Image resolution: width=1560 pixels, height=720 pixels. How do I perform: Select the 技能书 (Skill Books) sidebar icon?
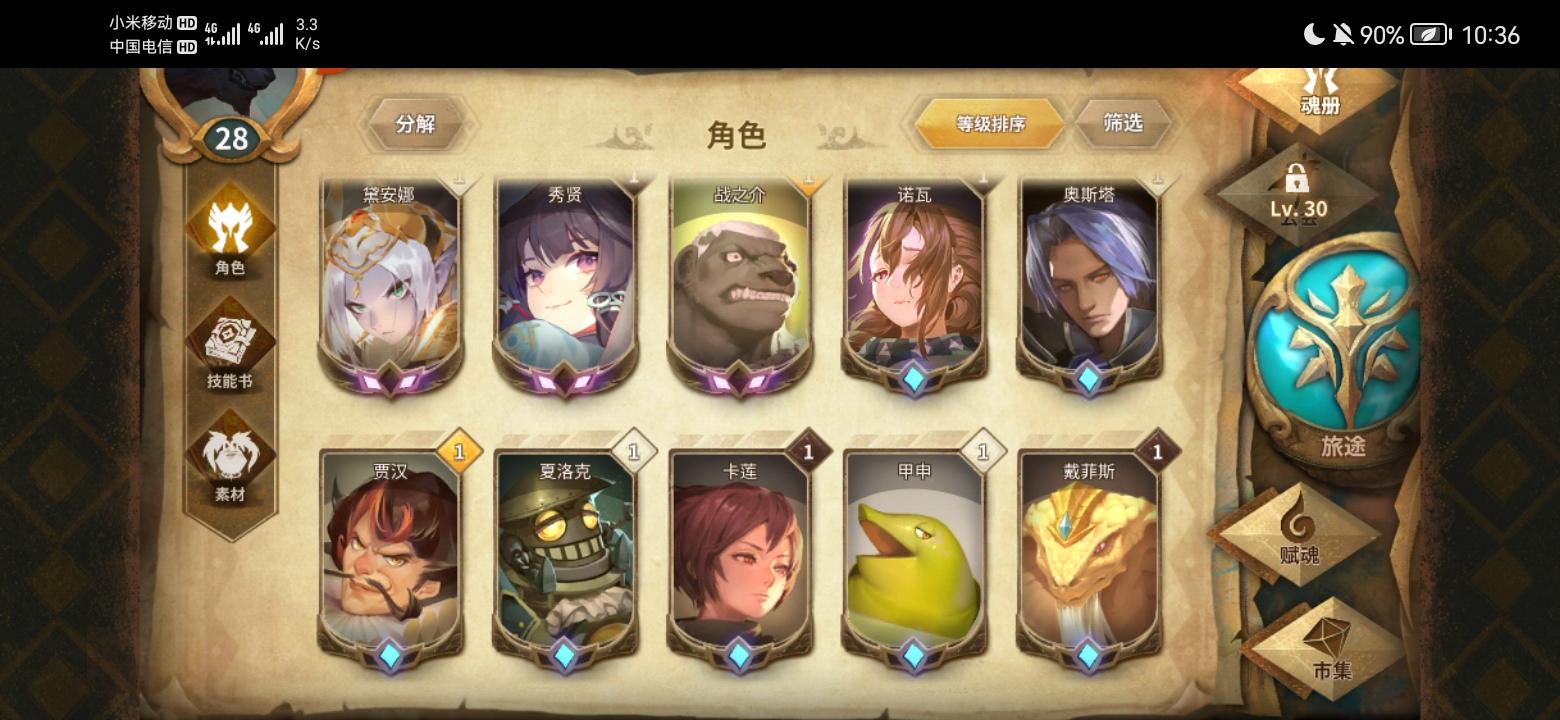pos(229,345)
